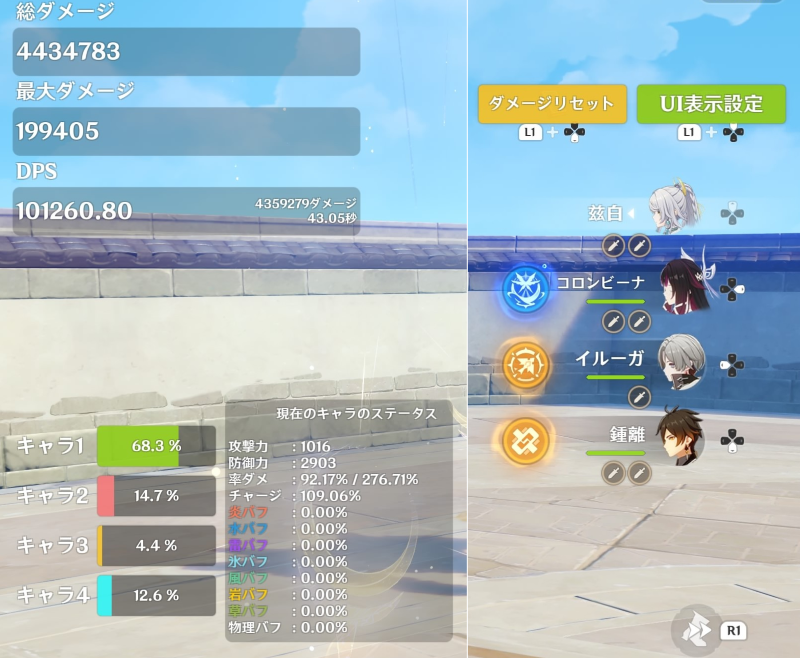This screenshot has height=658, width=800.
Task: Click the orange geo icon beside 鍾離
Action: pyautogui.click(x=522, y=439)
